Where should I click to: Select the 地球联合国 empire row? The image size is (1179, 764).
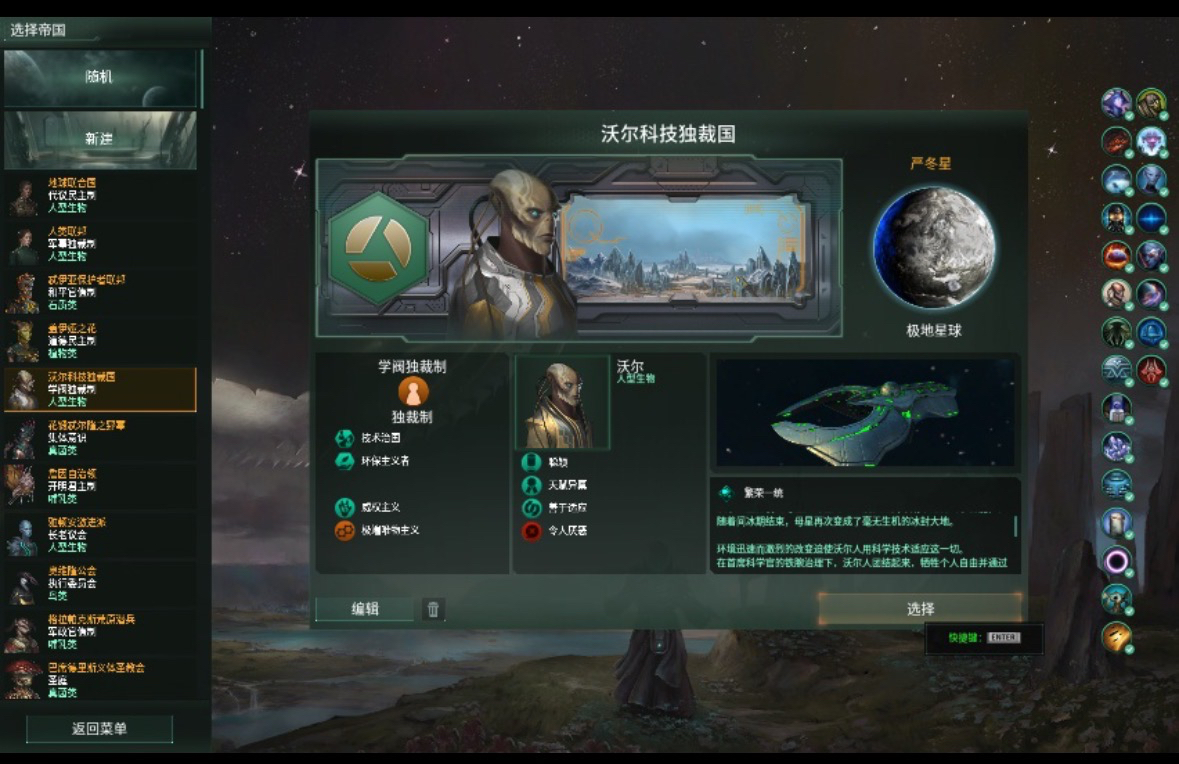tap(100, 196)
